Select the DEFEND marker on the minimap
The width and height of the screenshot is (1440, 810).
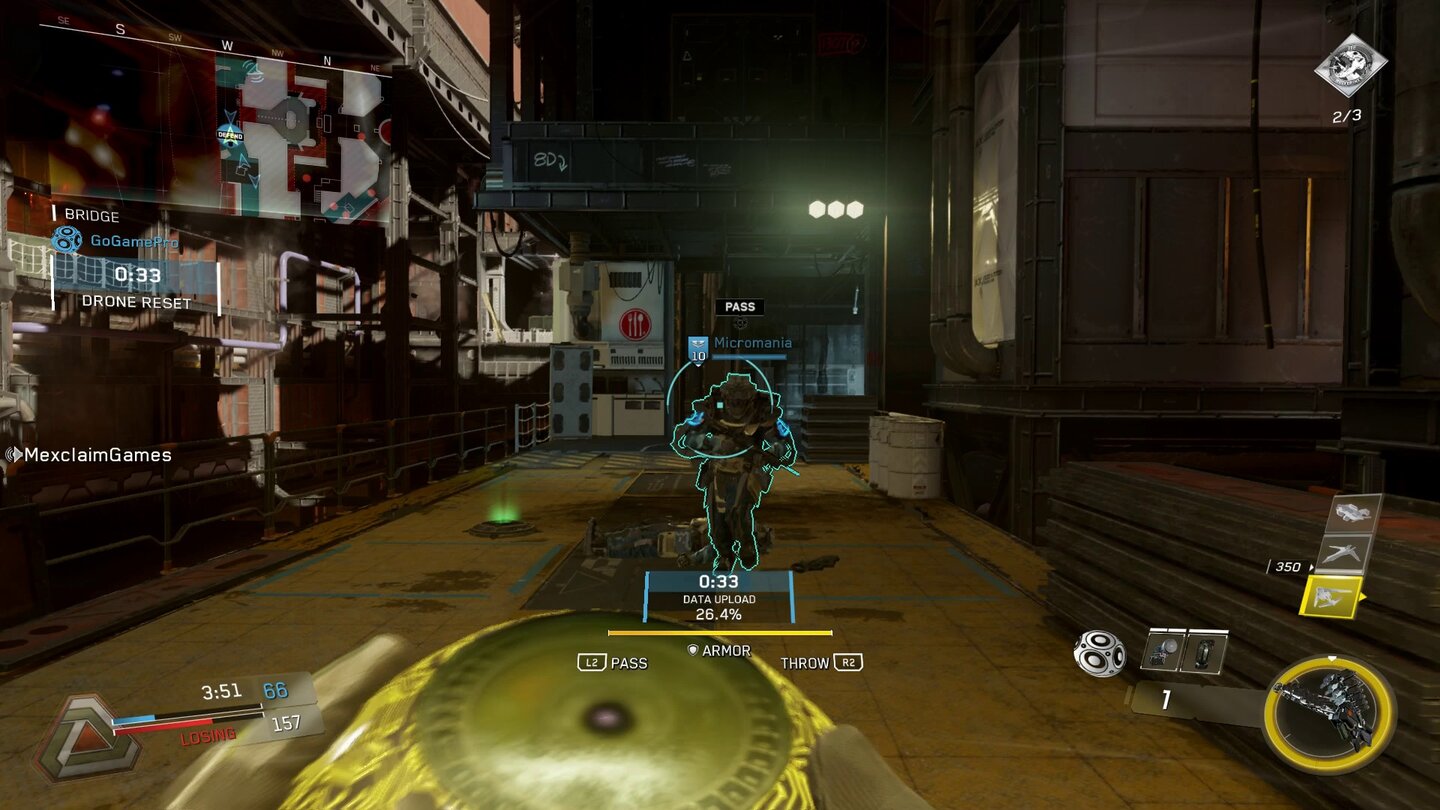point(230,135)
